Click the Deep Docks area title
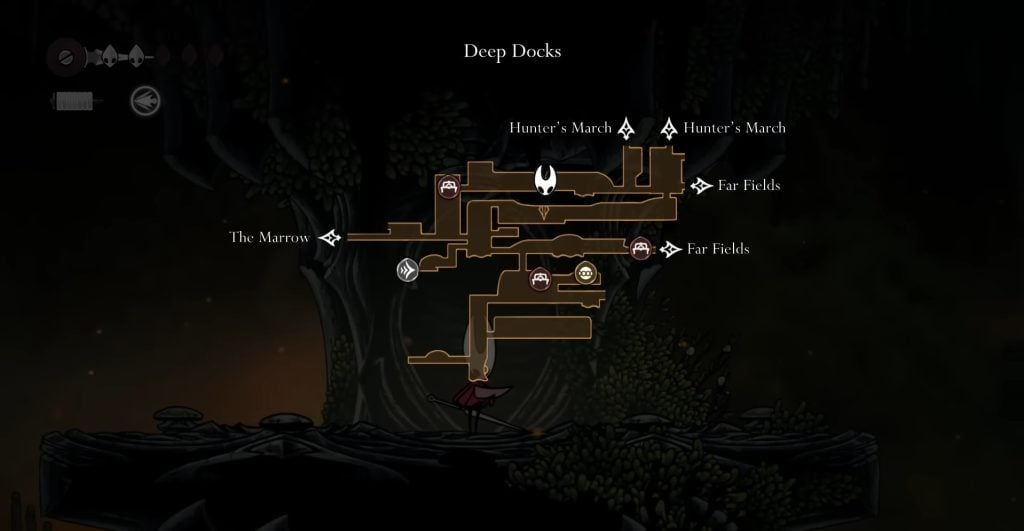This screenshot has height=531, width=1024. [512, 51]
